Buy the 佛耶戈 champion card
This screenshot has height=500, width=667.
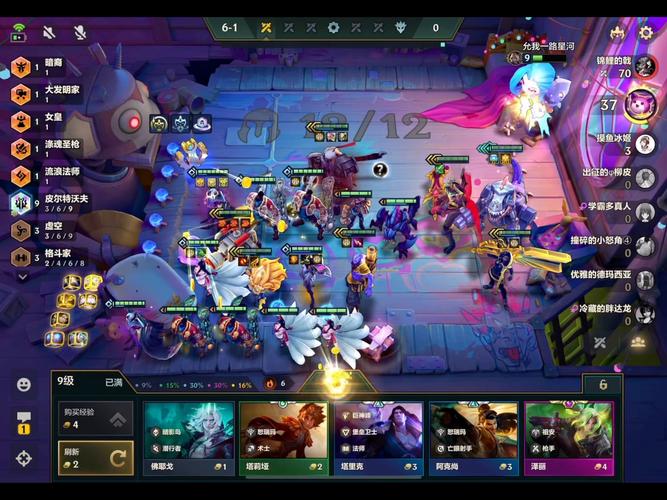tap(189, 437)
